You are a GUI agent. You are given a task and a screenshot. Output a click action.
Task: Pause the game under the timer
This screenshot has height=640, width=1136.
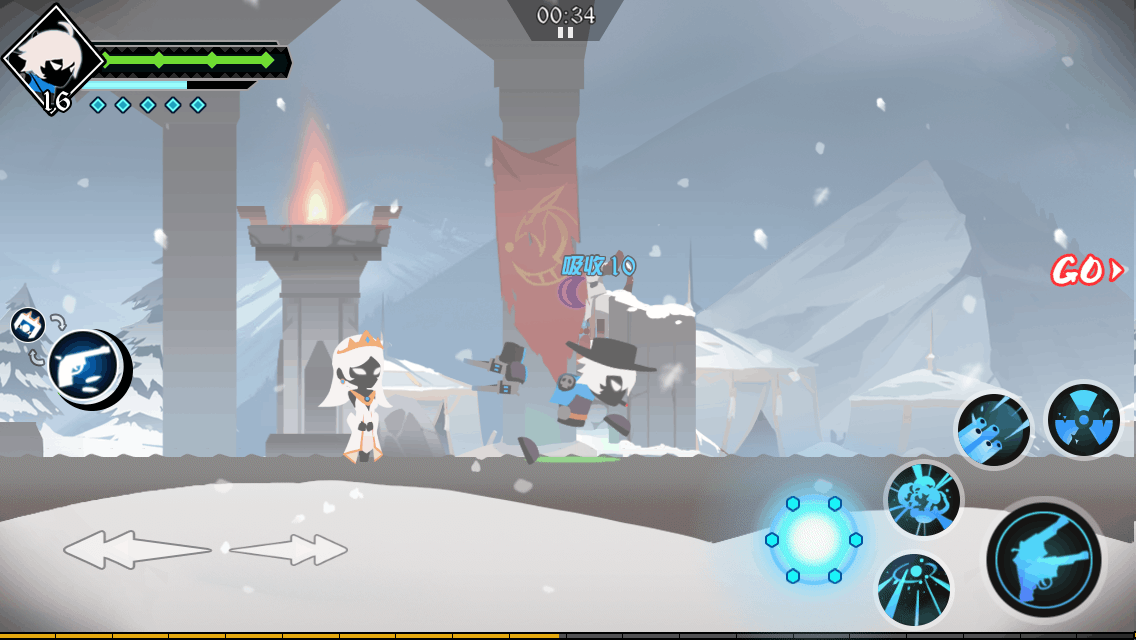pos(565,33)
